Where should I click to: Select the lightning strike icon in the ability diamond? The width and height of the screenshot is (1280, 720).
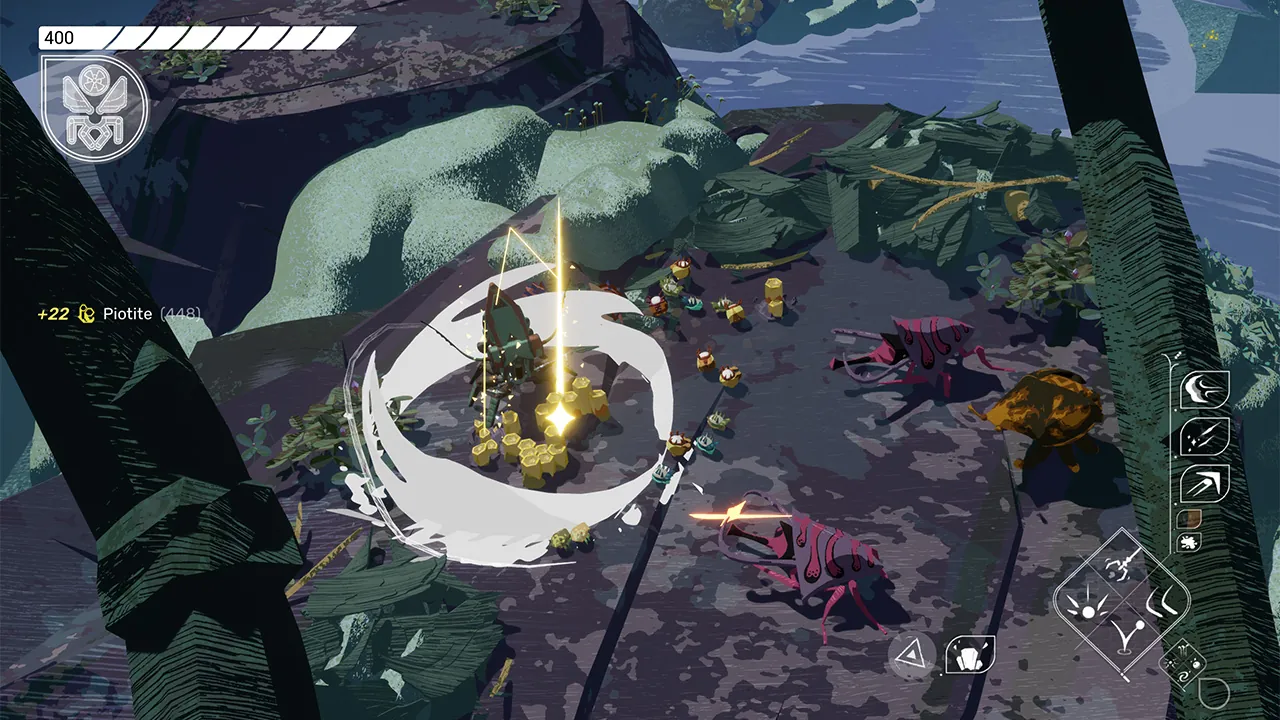click(1122, 565)
